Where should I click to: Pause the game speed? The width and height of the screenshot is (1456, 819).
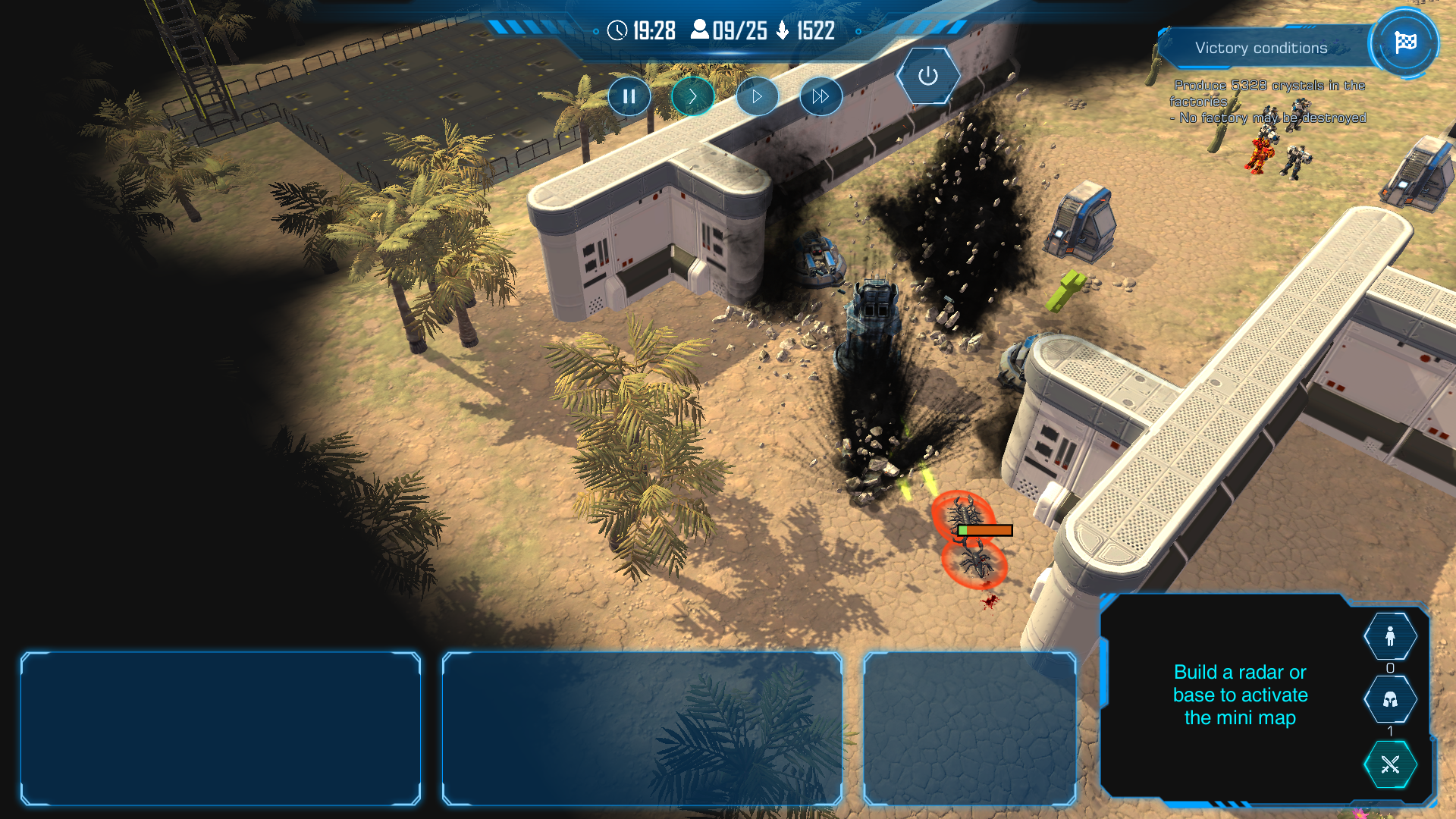point(629,96)
